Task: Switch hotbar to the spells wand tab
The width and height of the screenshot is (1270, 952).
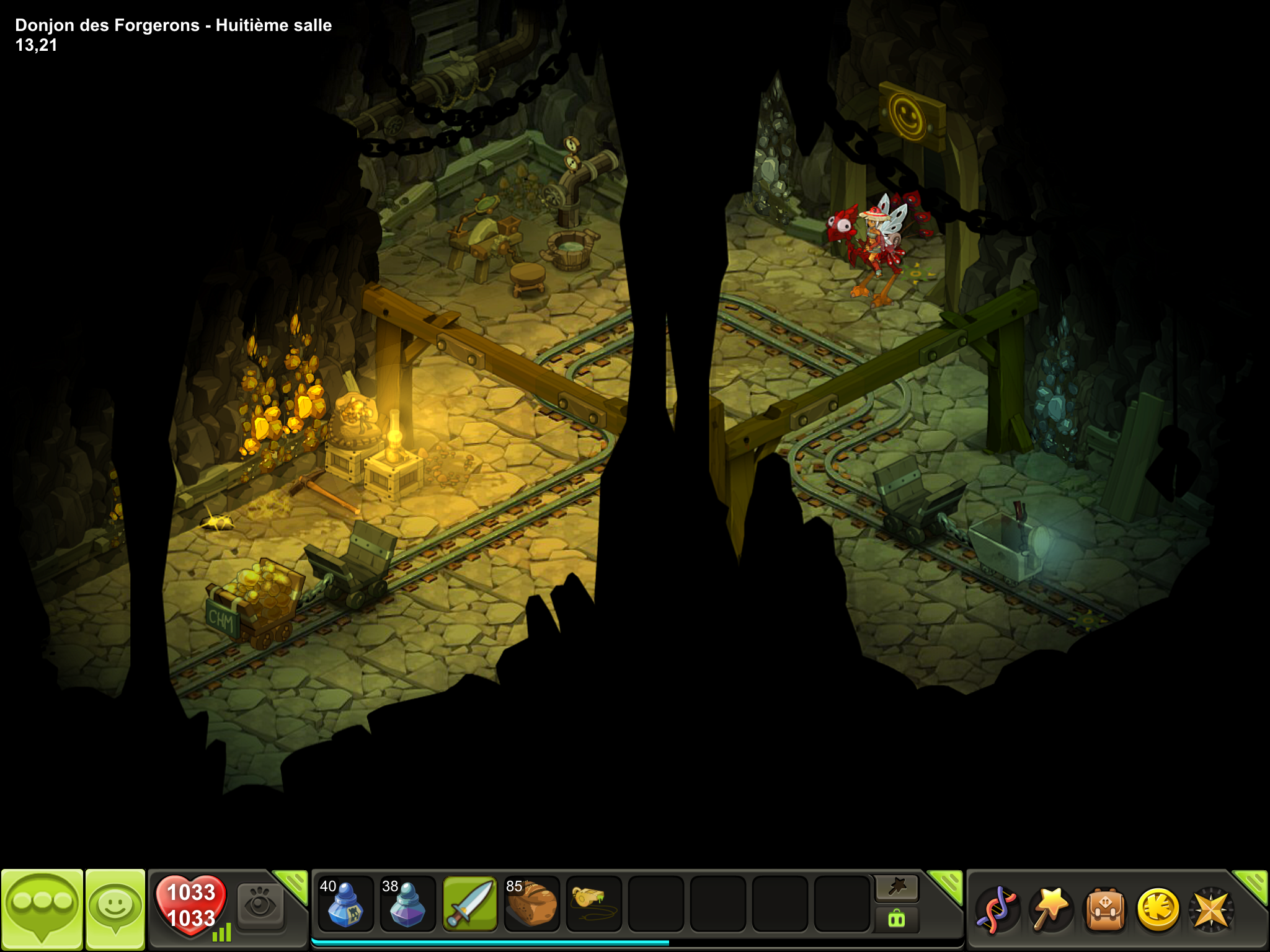Action: coord(897,888)
